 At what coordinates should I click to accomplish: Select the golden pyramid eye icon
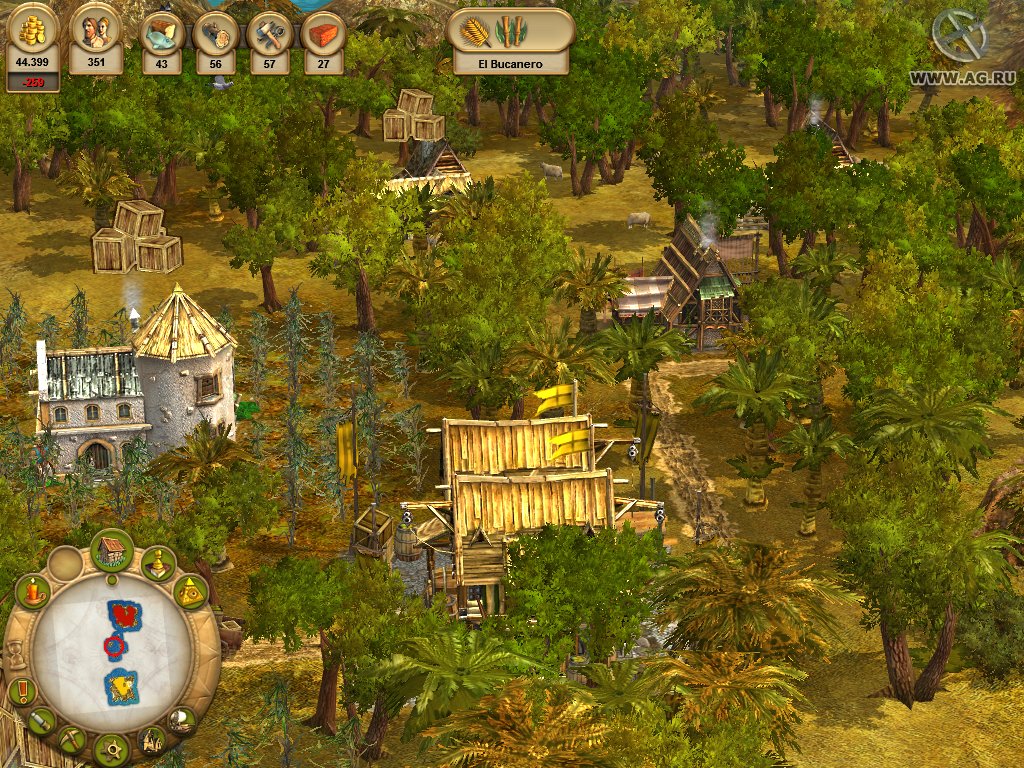click(190, 593)
